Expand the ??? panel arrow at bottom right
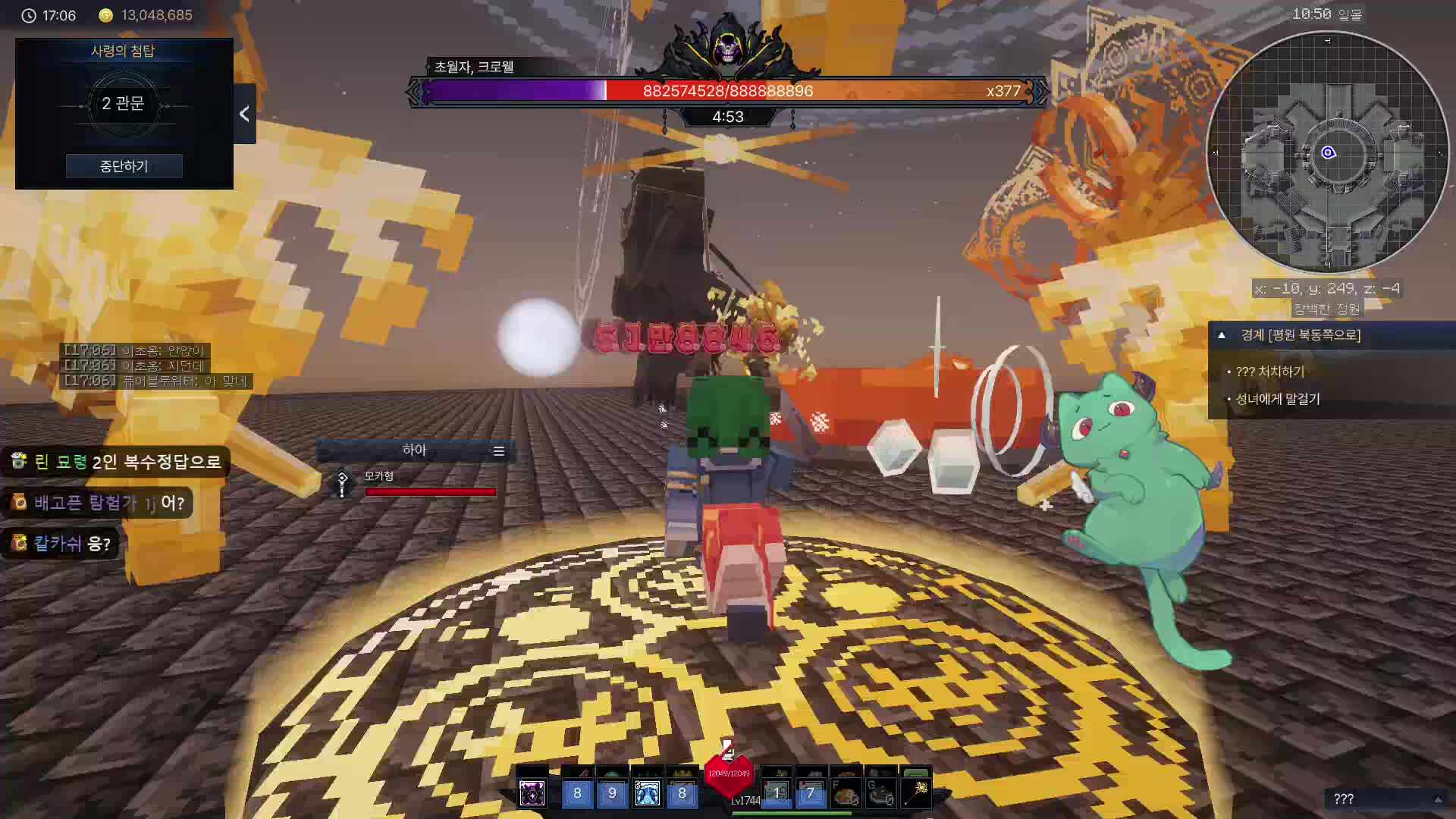 click(x=1437, y=799)
